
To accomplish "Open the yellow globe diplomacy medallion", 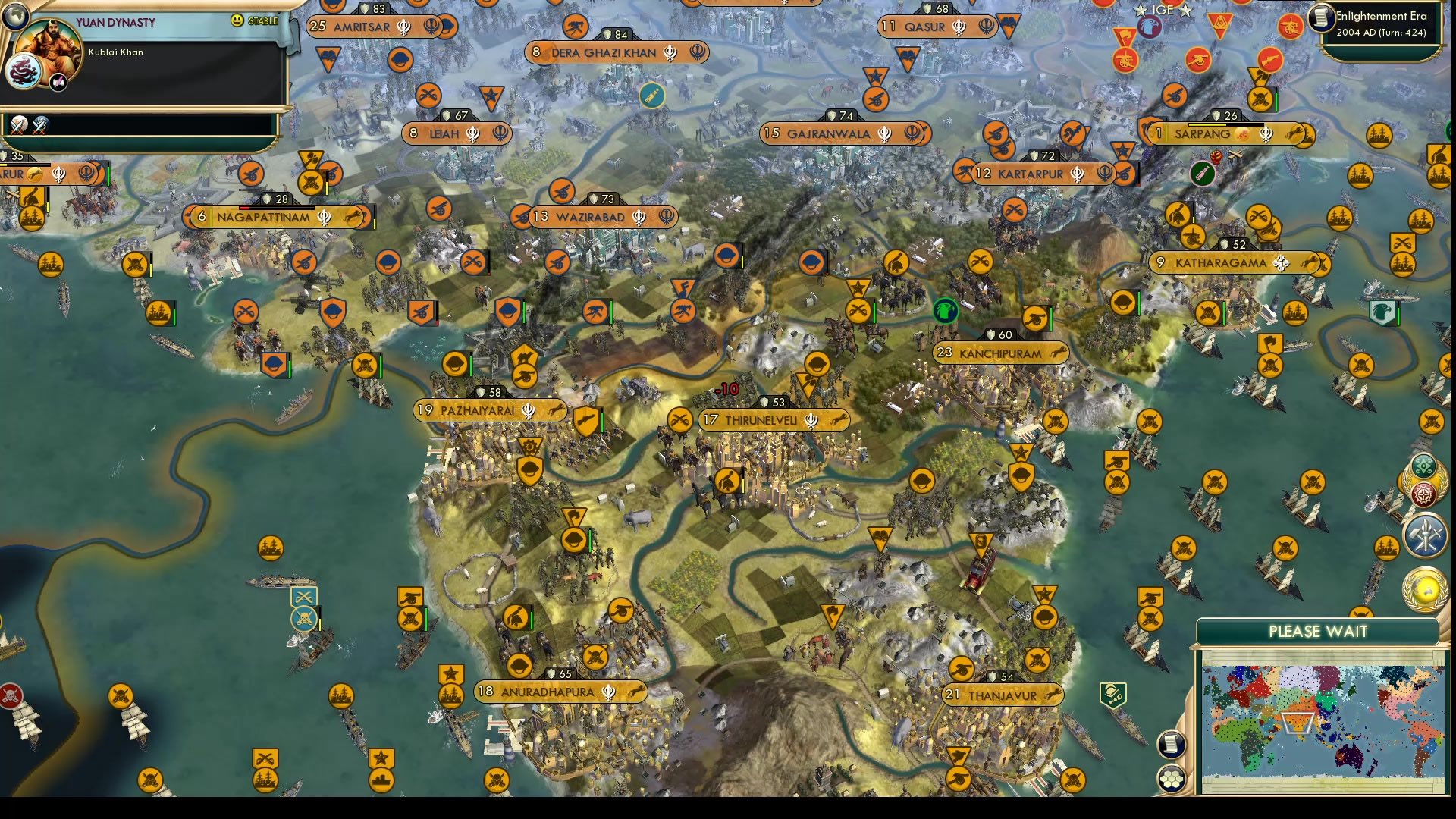I will coord(1425,590).
